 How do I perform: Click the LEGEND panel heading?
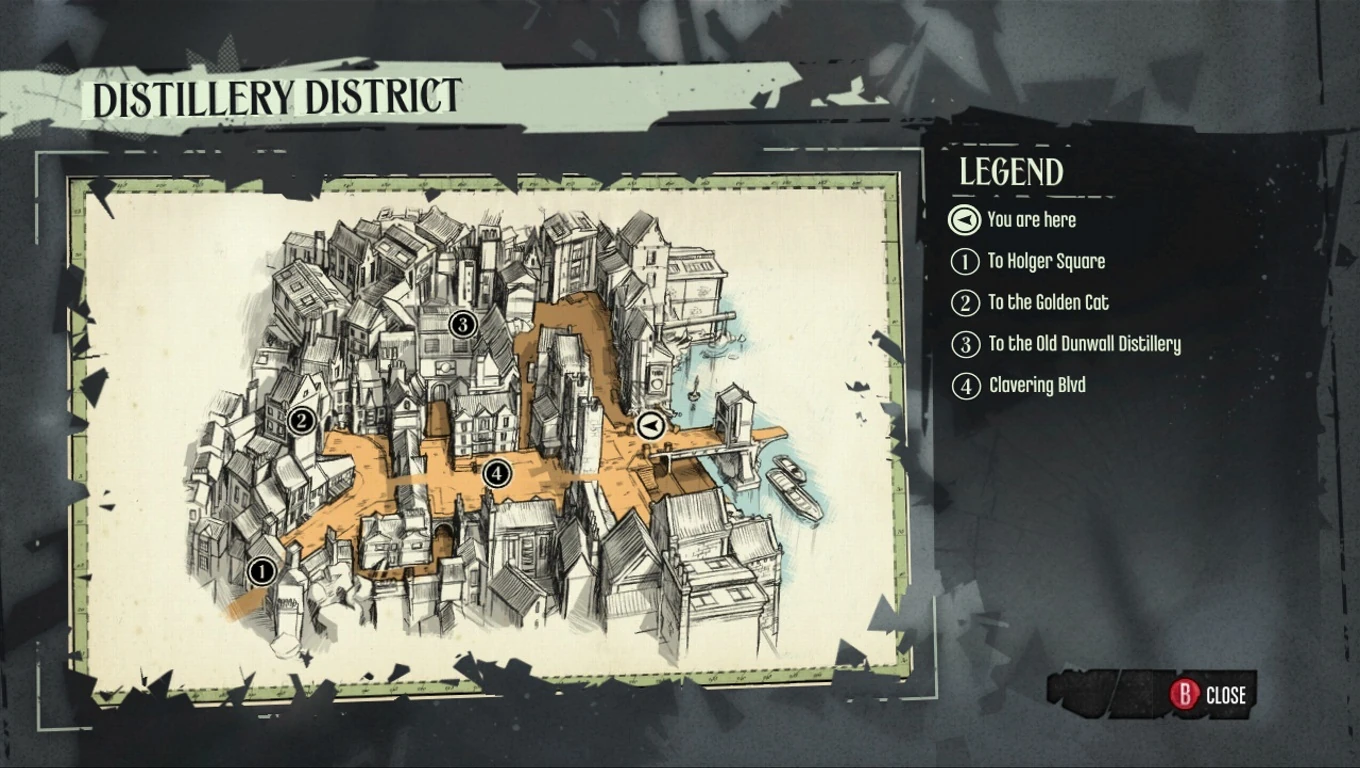pyautogui.click(x=1010, y=172)
